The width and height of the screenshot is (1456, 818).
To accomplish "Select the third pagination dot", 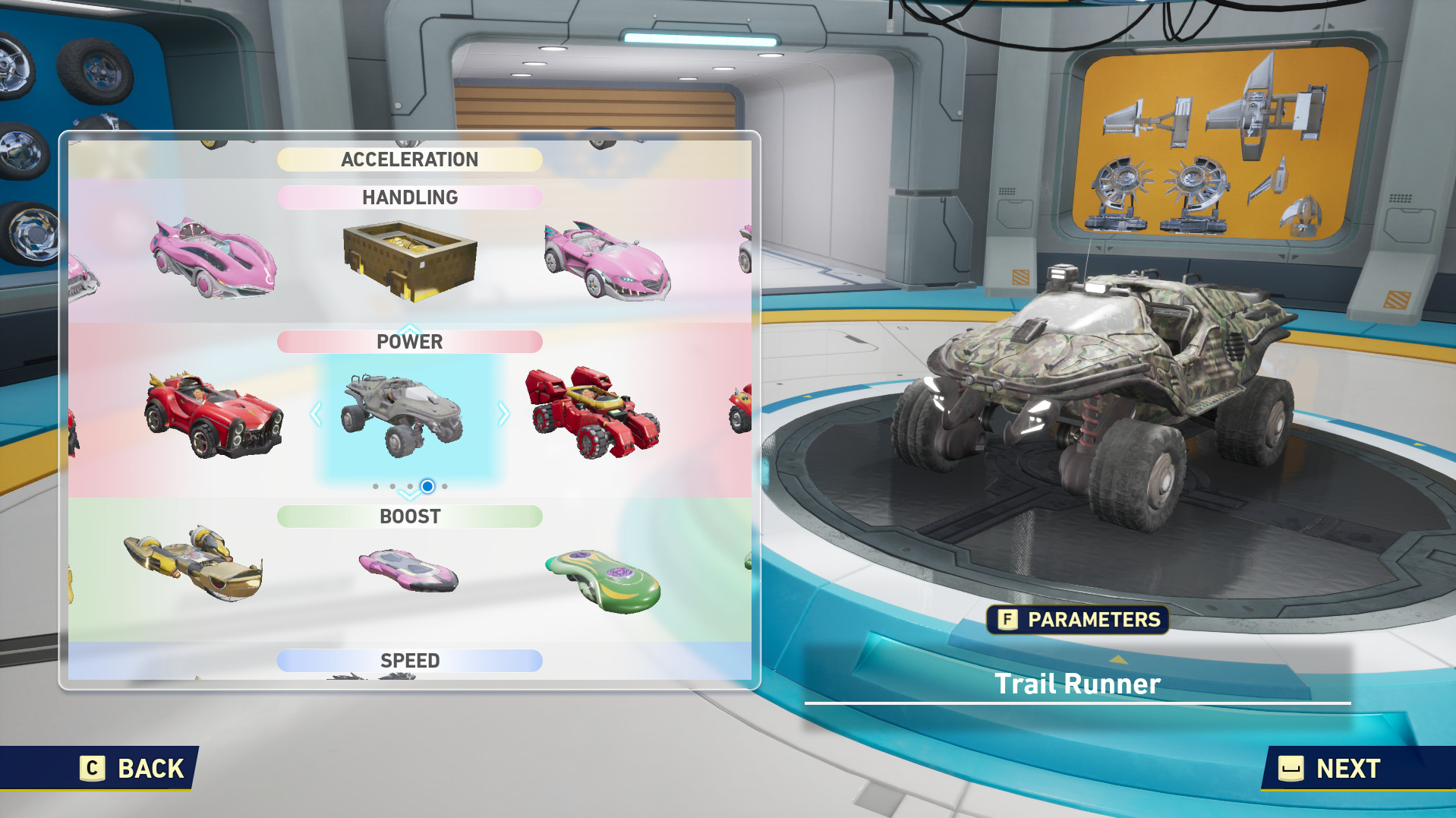I will tap(411, 485).
